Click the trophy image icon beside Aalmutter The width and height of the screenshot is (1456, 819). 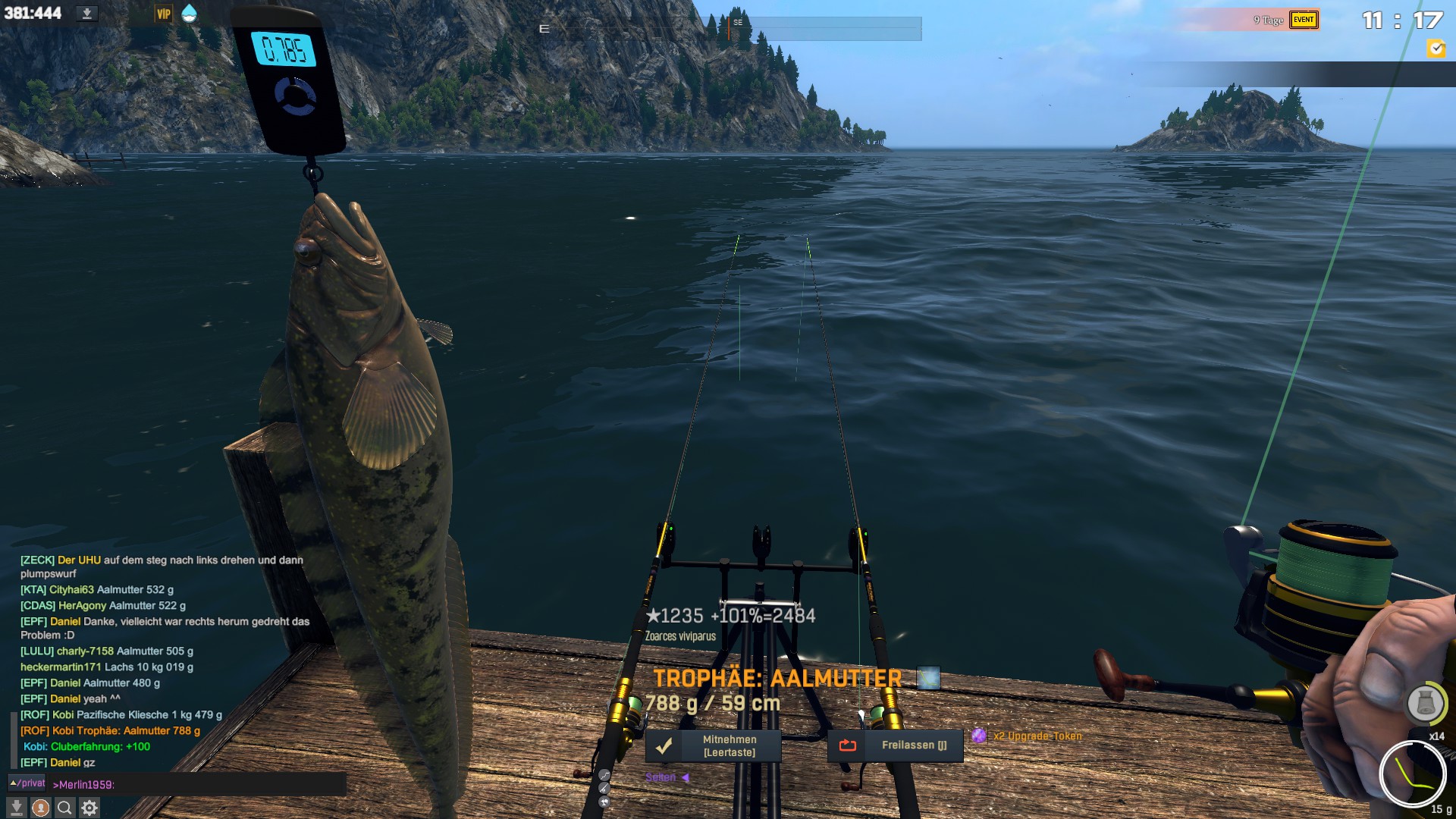click(928, 678)
